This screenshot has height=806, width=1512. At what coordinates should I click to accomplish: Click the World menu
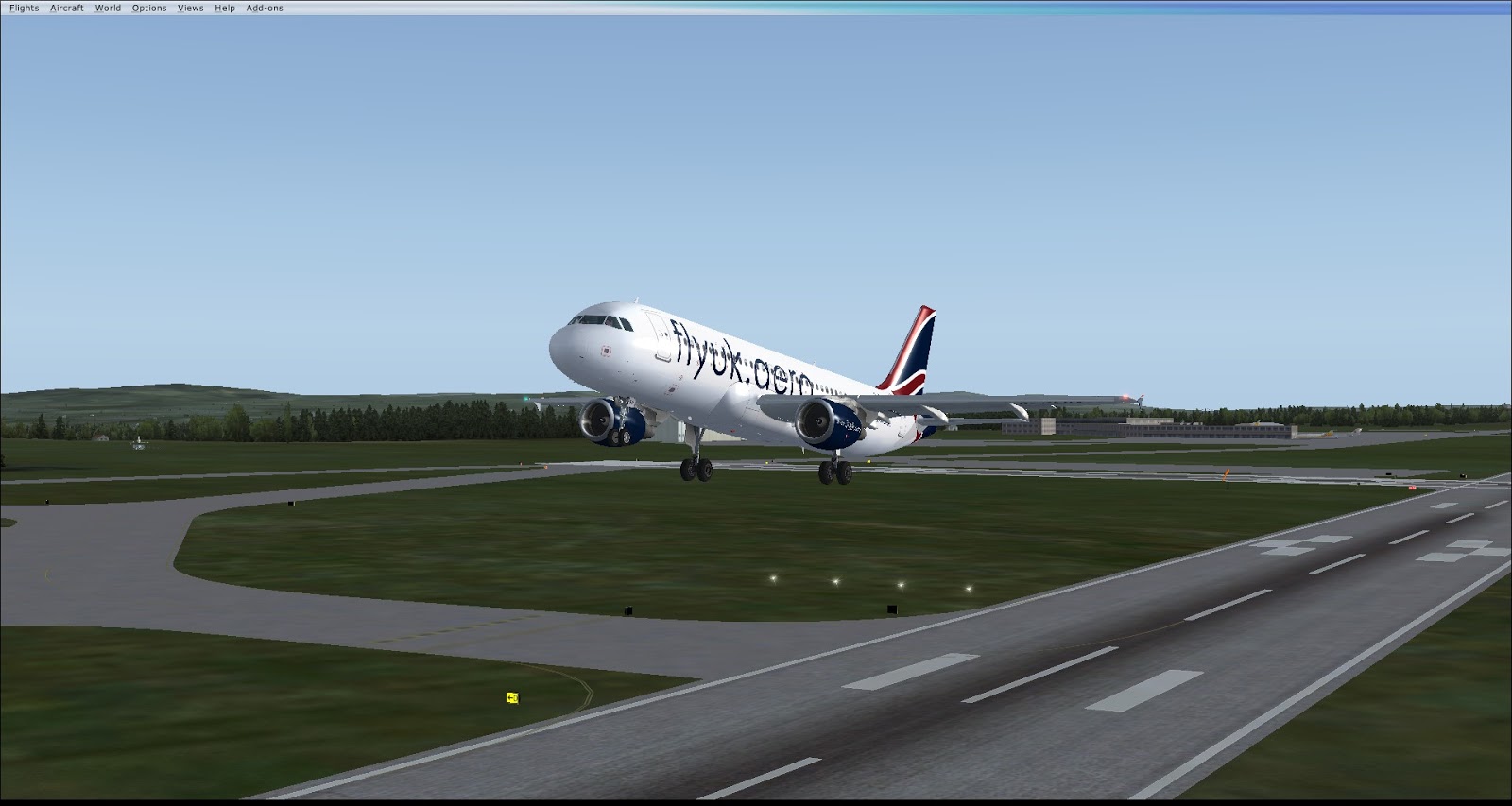coord(108,8)
